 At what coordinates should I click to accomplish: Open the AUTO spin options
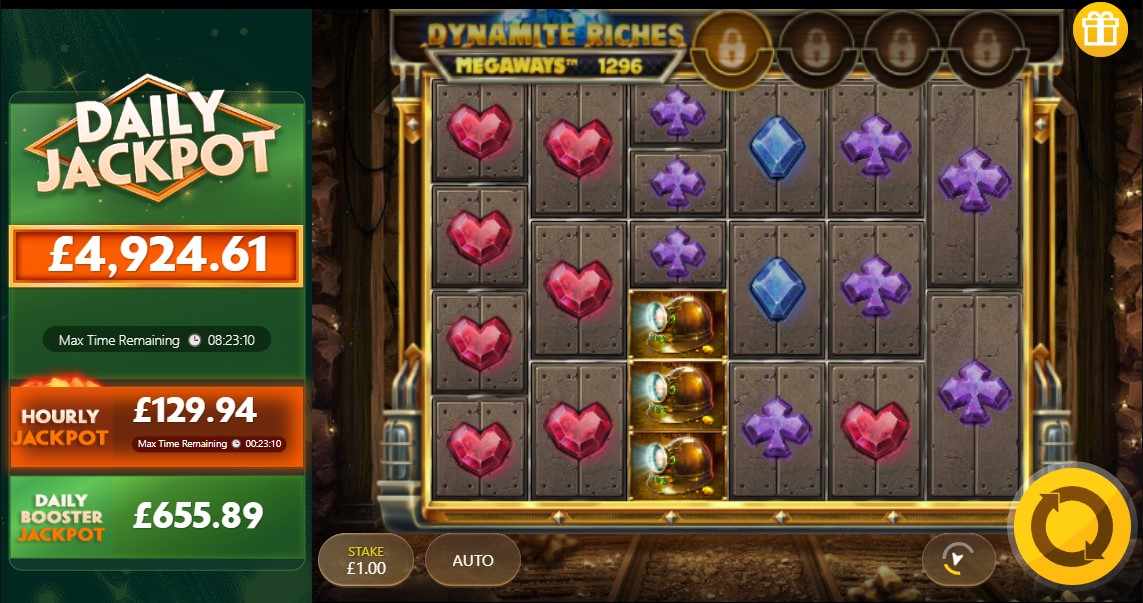[473, 560]
